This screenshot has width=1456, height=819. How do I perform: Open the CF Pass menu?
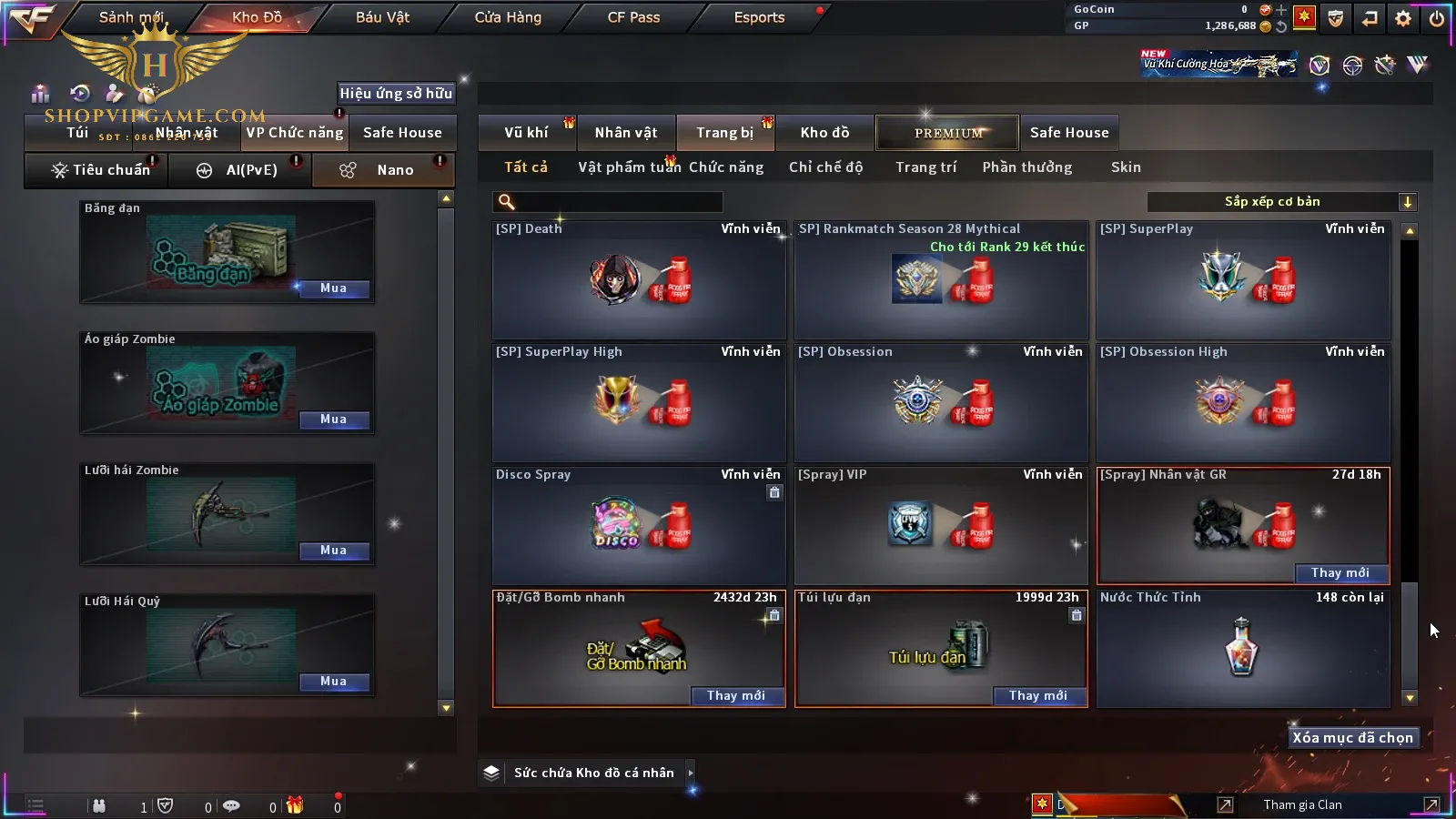tap(633, 17)
